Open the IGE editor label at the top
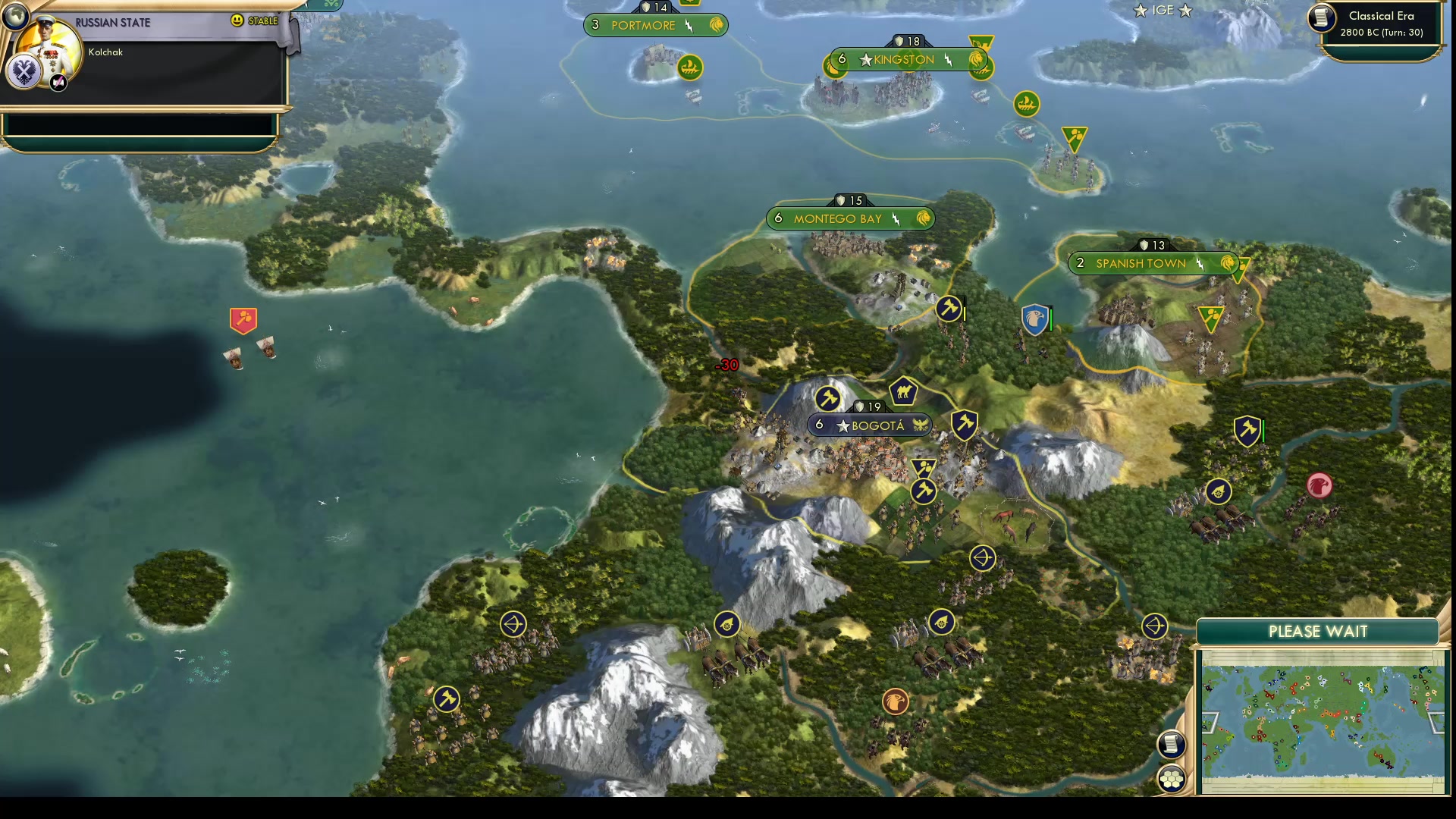Screen dimensions: 1456x819 (1163, 10)
